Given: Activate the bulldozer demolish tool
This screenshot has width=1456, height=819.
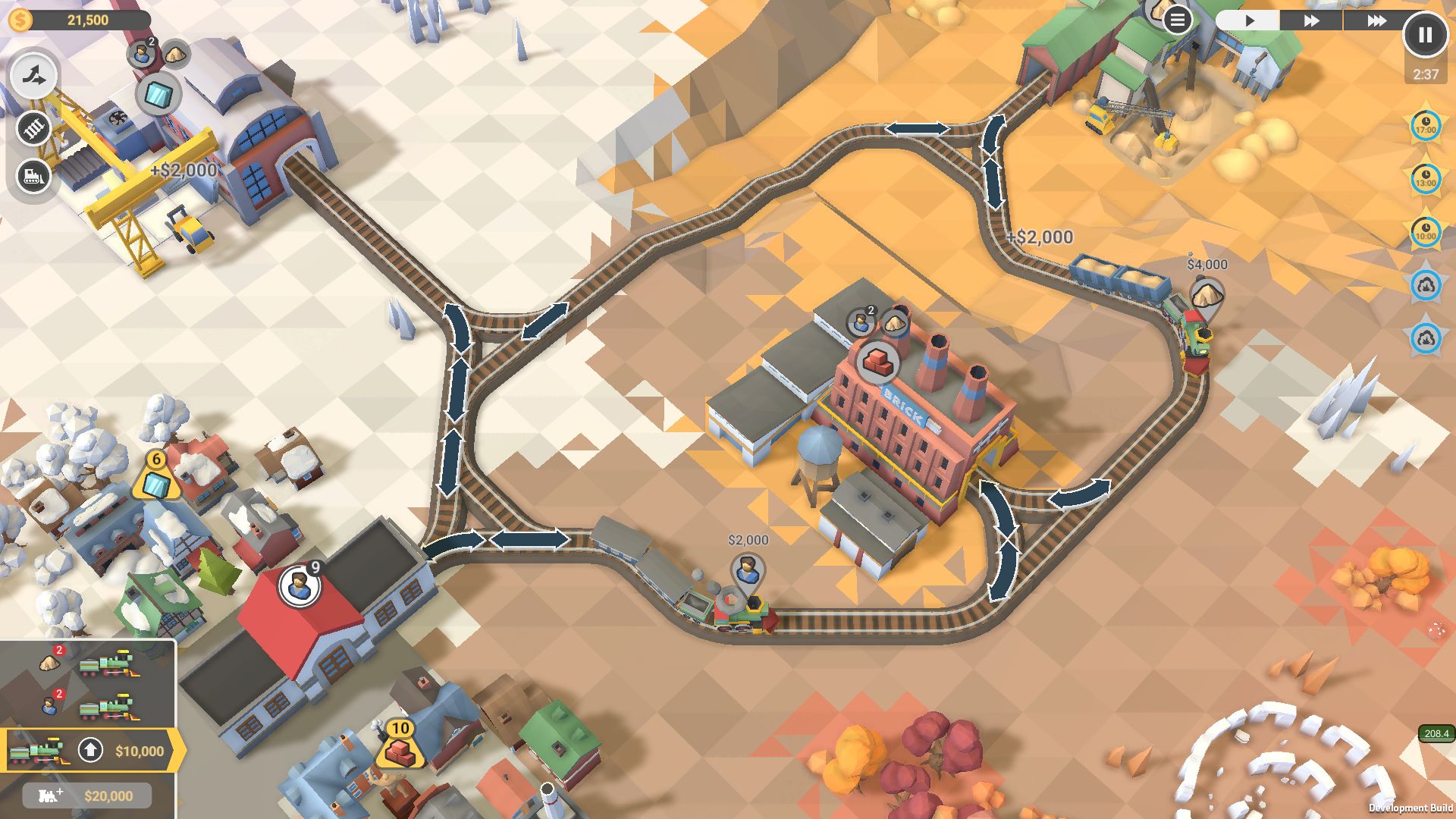Looking at the screenshot, I should [x=34, y=177].
